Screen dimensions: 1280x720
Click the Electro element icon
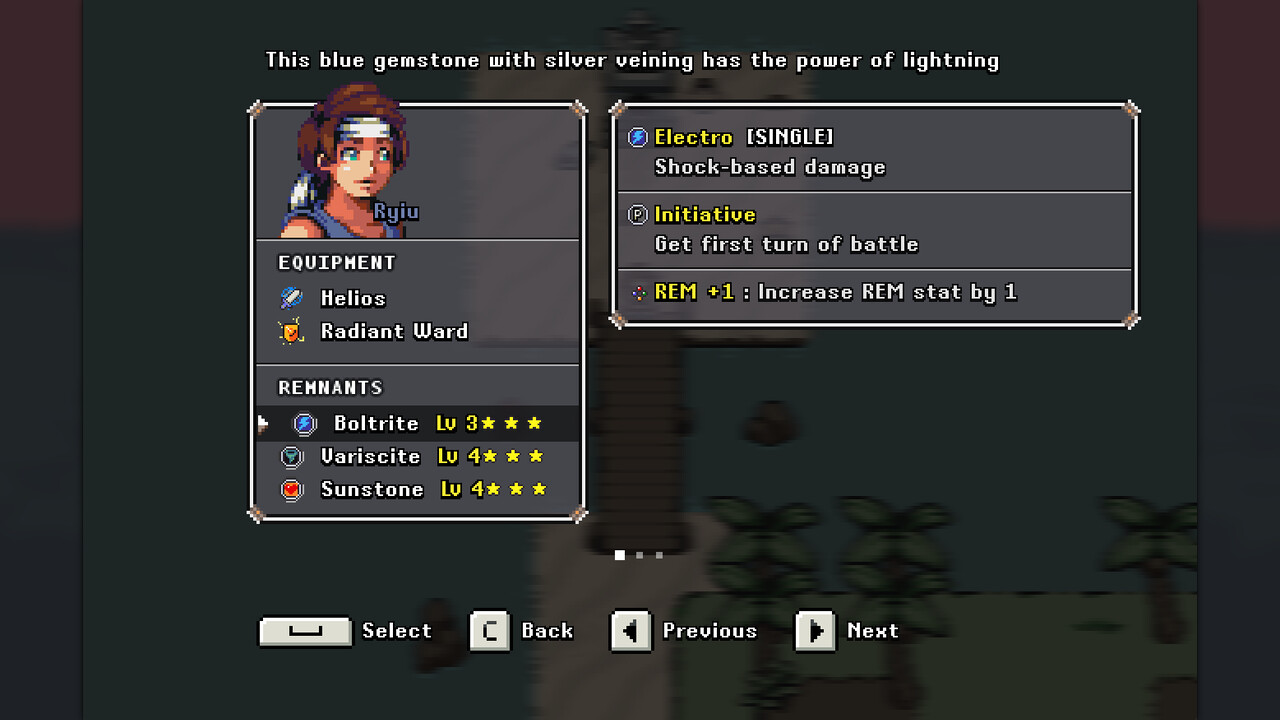[637, 137]
